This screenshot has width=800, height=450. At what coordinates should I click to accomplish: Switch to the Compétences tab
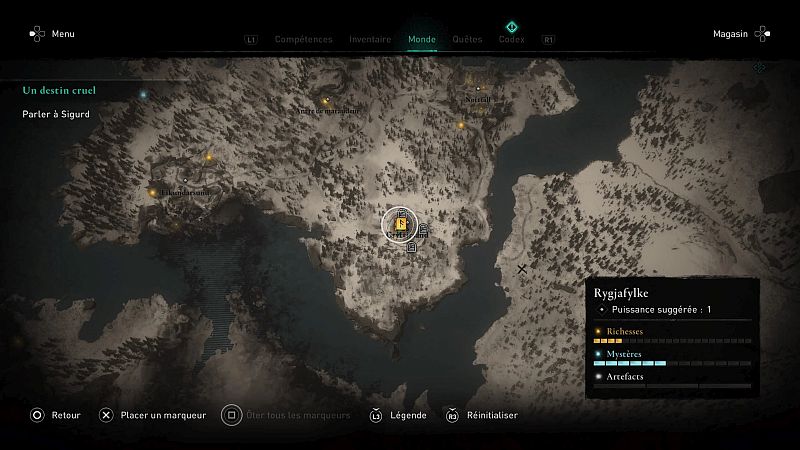coord(303,40)
